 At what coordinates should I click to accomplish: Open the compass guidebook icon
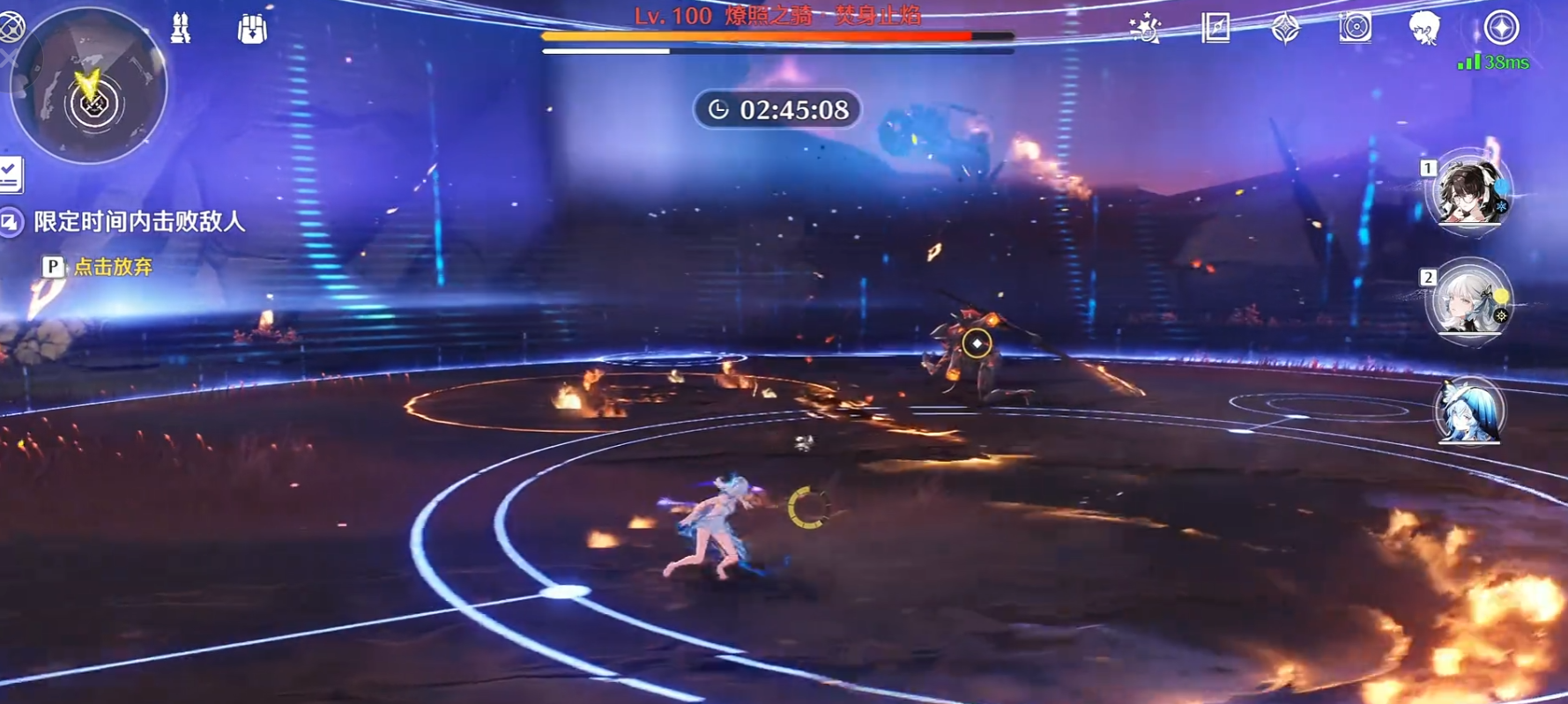(1215, 28)
